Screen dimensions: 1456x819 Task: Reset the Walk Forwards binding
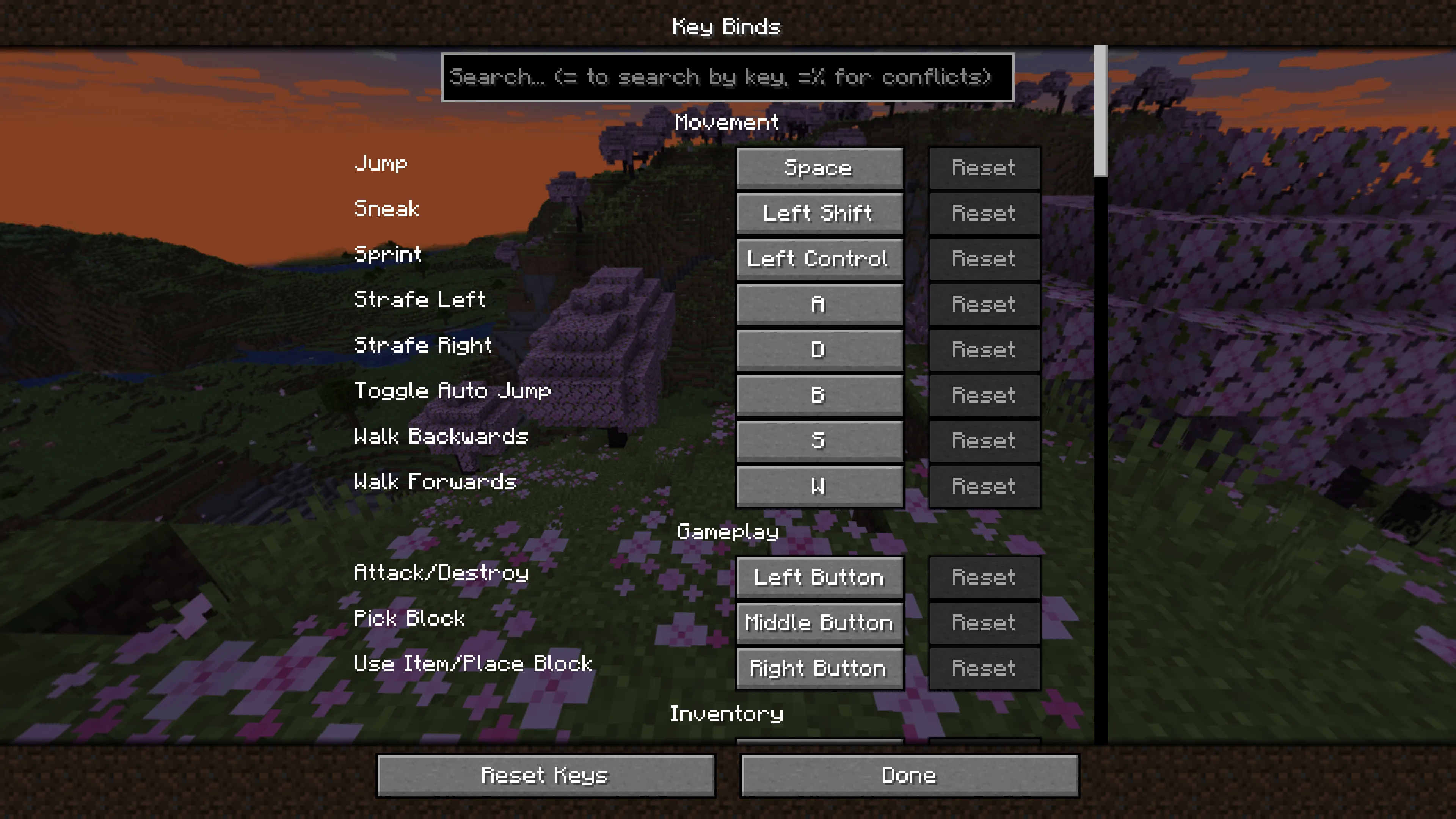click(984, 485)
